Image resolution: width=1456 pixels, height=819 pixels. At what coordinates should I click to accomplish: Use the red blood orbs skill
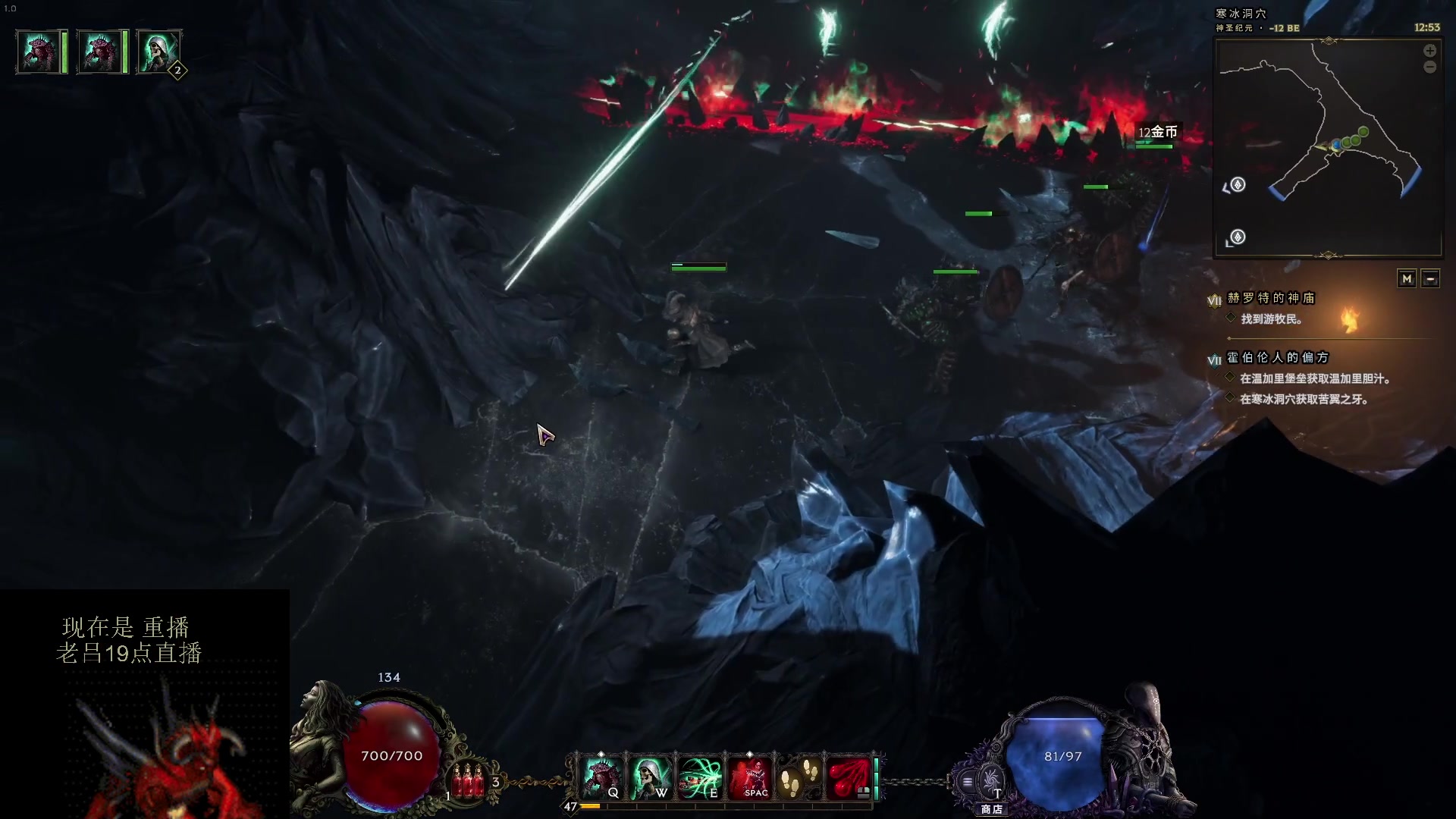pos(848,777)
